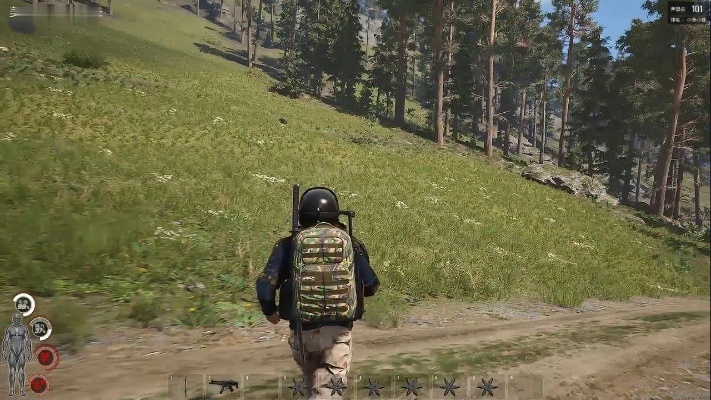Click the body health status figure

click(16, 353)
